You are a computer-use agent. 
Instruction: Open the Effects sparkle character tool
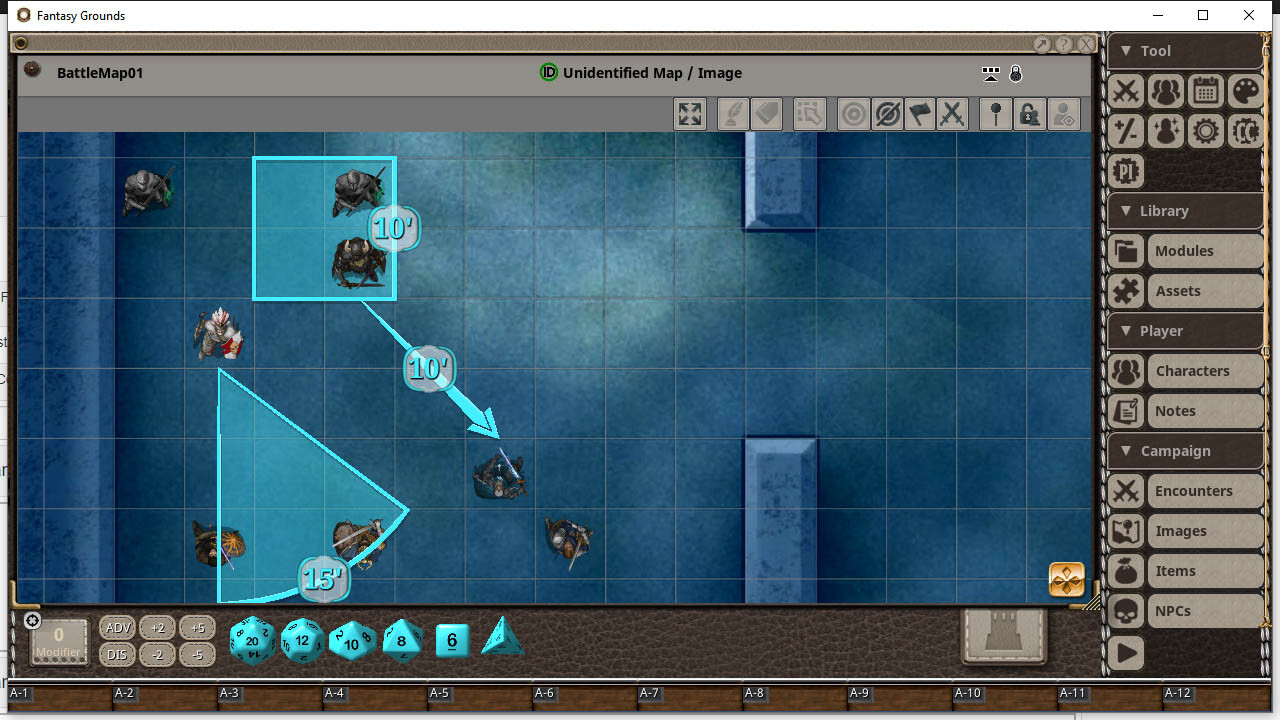point(1165,131)
